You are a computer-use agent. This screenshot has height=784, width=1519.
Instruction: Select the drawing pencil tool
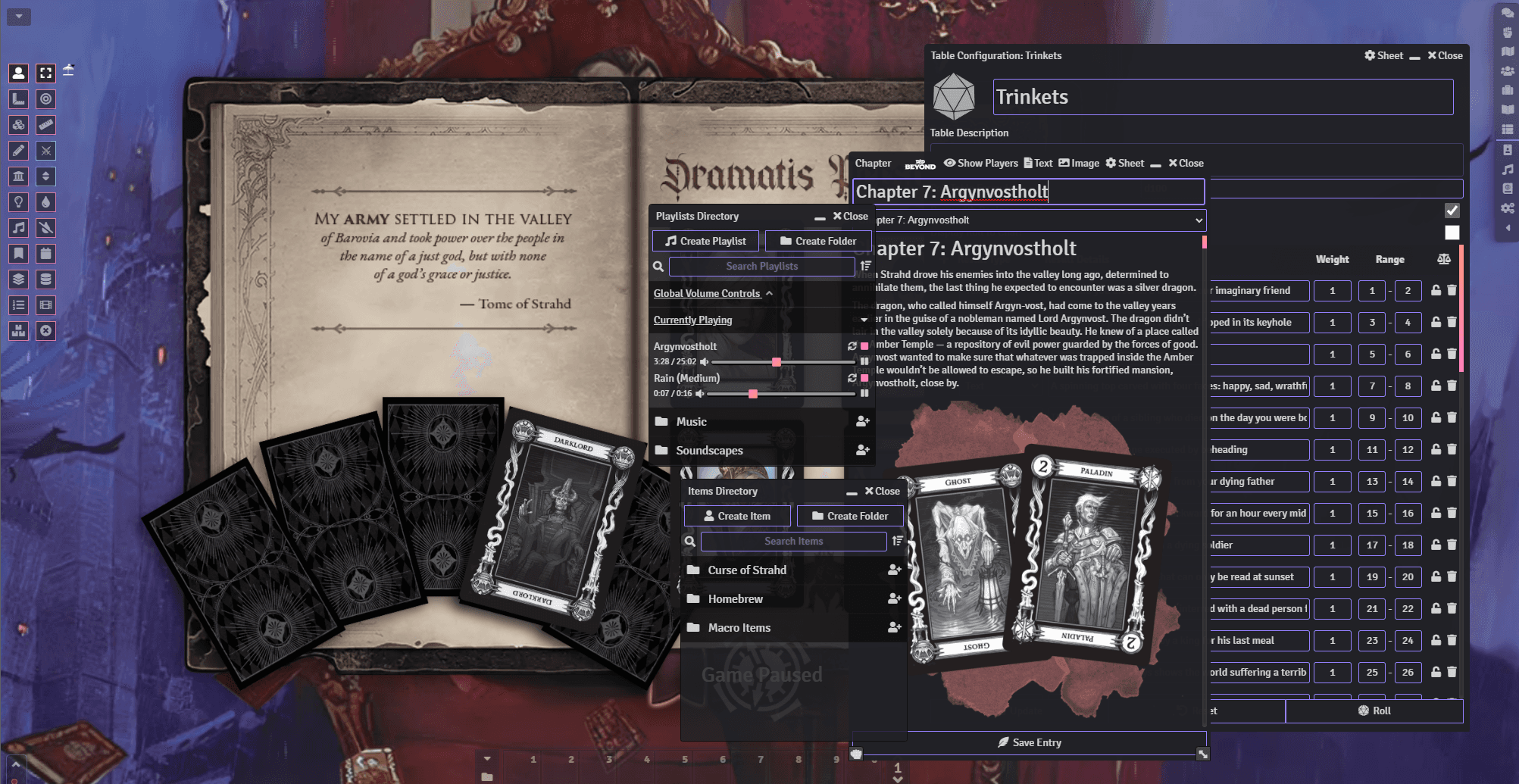[17, 151]
